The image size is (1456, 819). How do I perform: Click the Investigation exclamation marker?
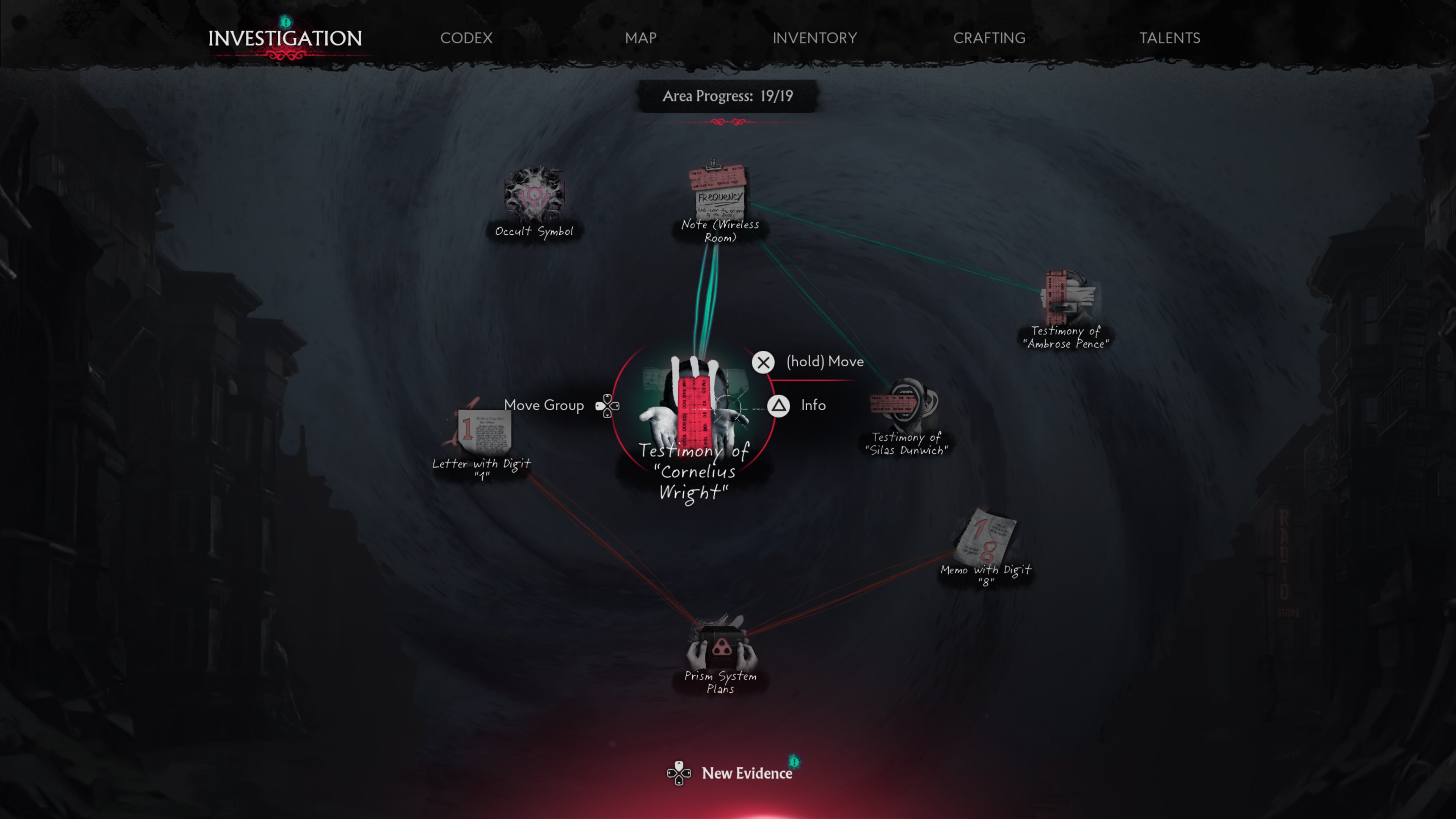point(286,22)
